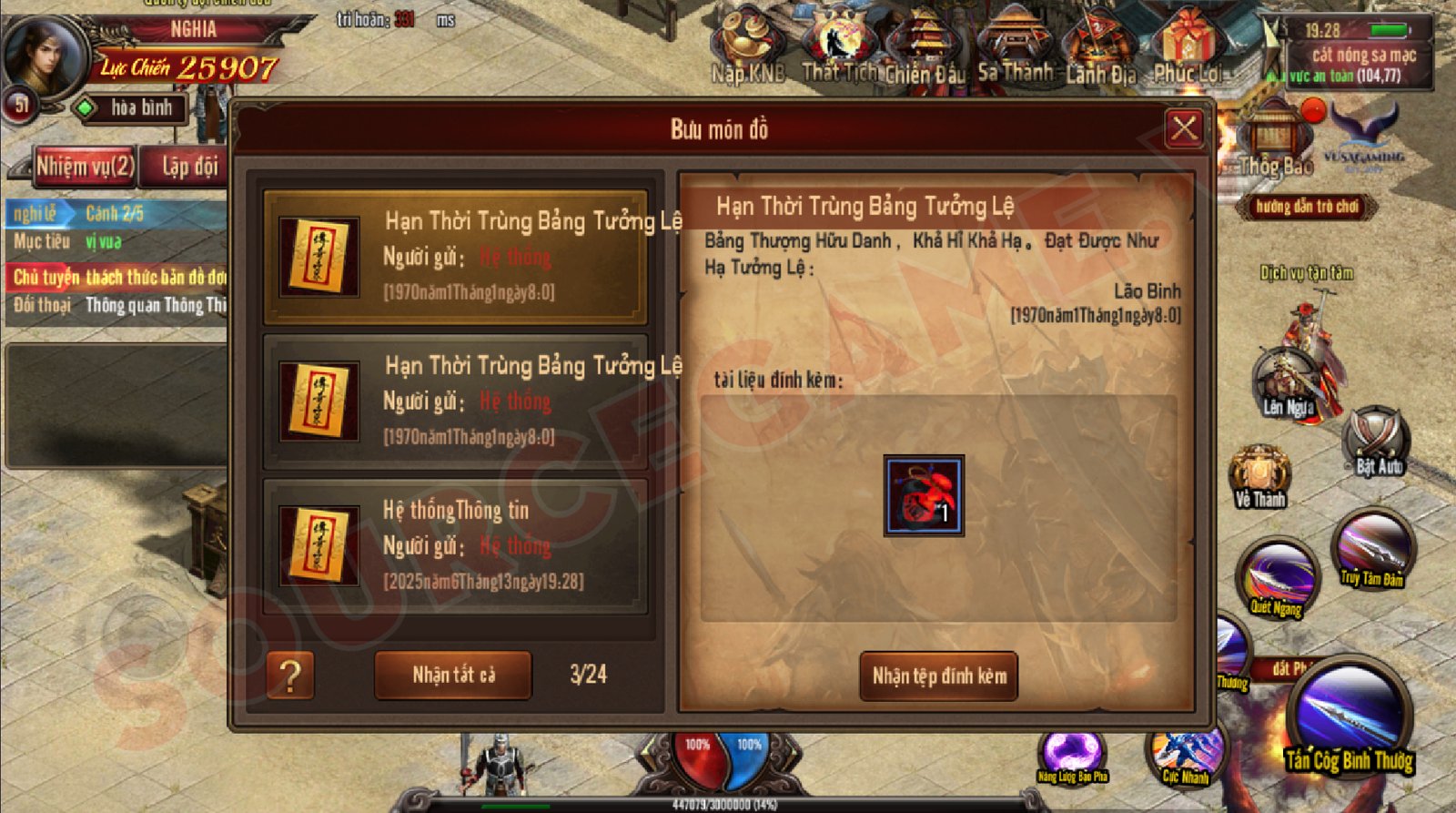Mount up with the Lên Ngựa button
Image resolution: width=1456 pixels, height=813 pixels.
(x=1289, y=382)
